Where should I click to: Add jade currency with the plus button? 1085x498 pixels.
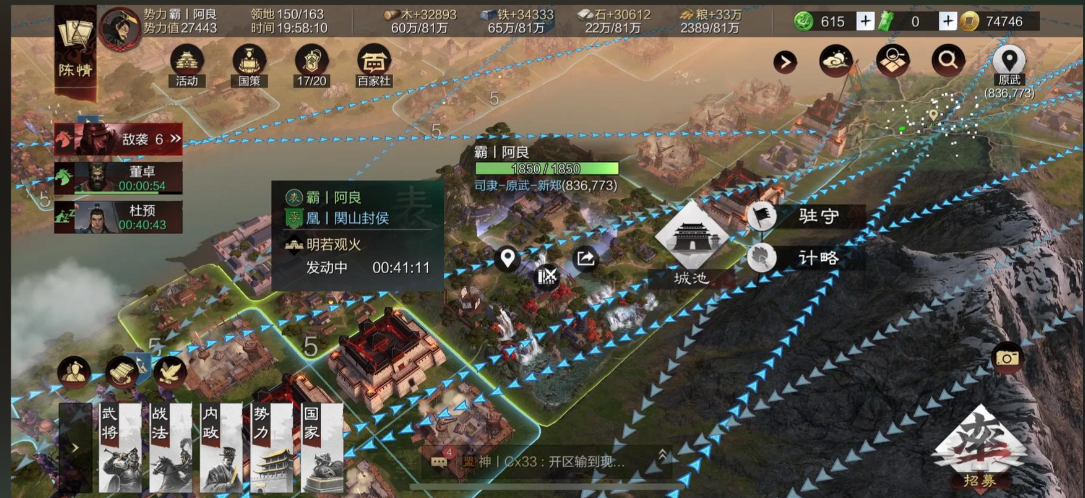click(865, 21)
